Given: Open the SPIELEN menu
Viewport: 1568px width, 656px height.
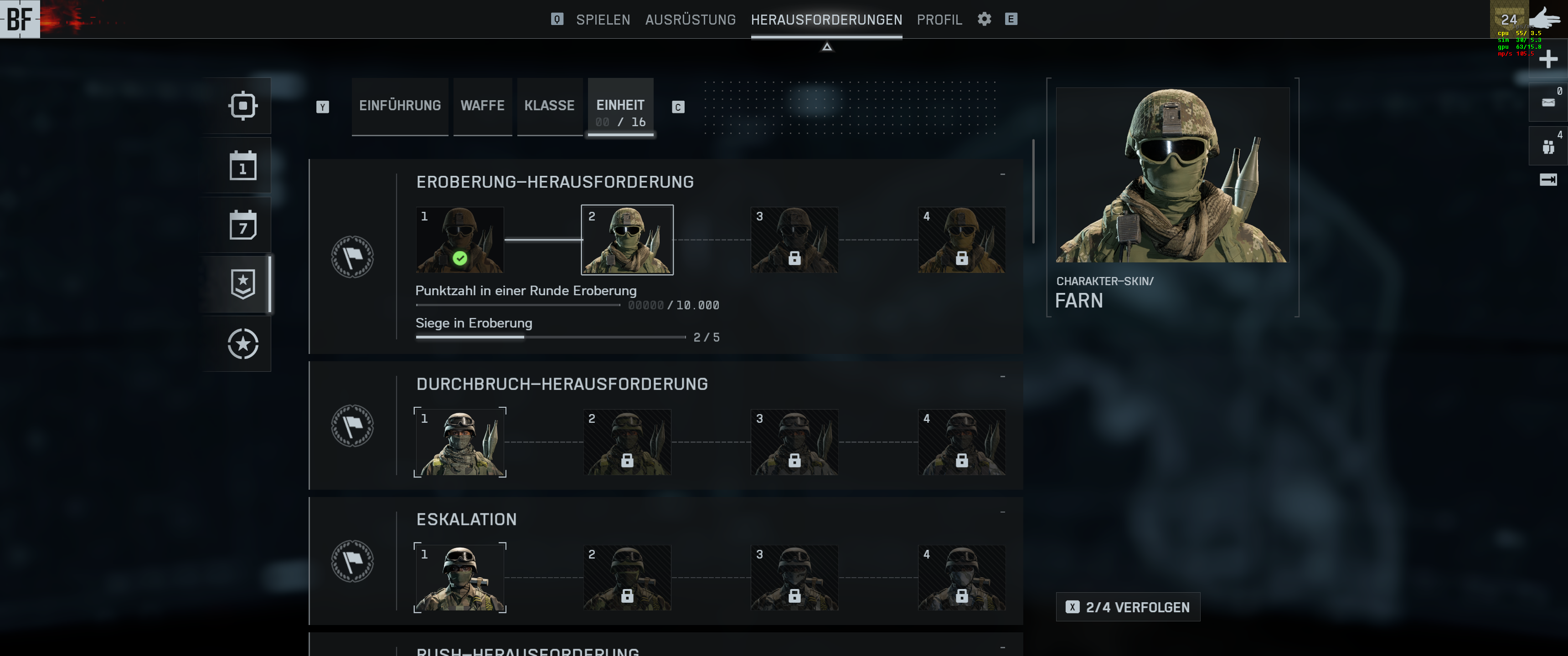Looking at the screenshot, I should coord(603,20).
